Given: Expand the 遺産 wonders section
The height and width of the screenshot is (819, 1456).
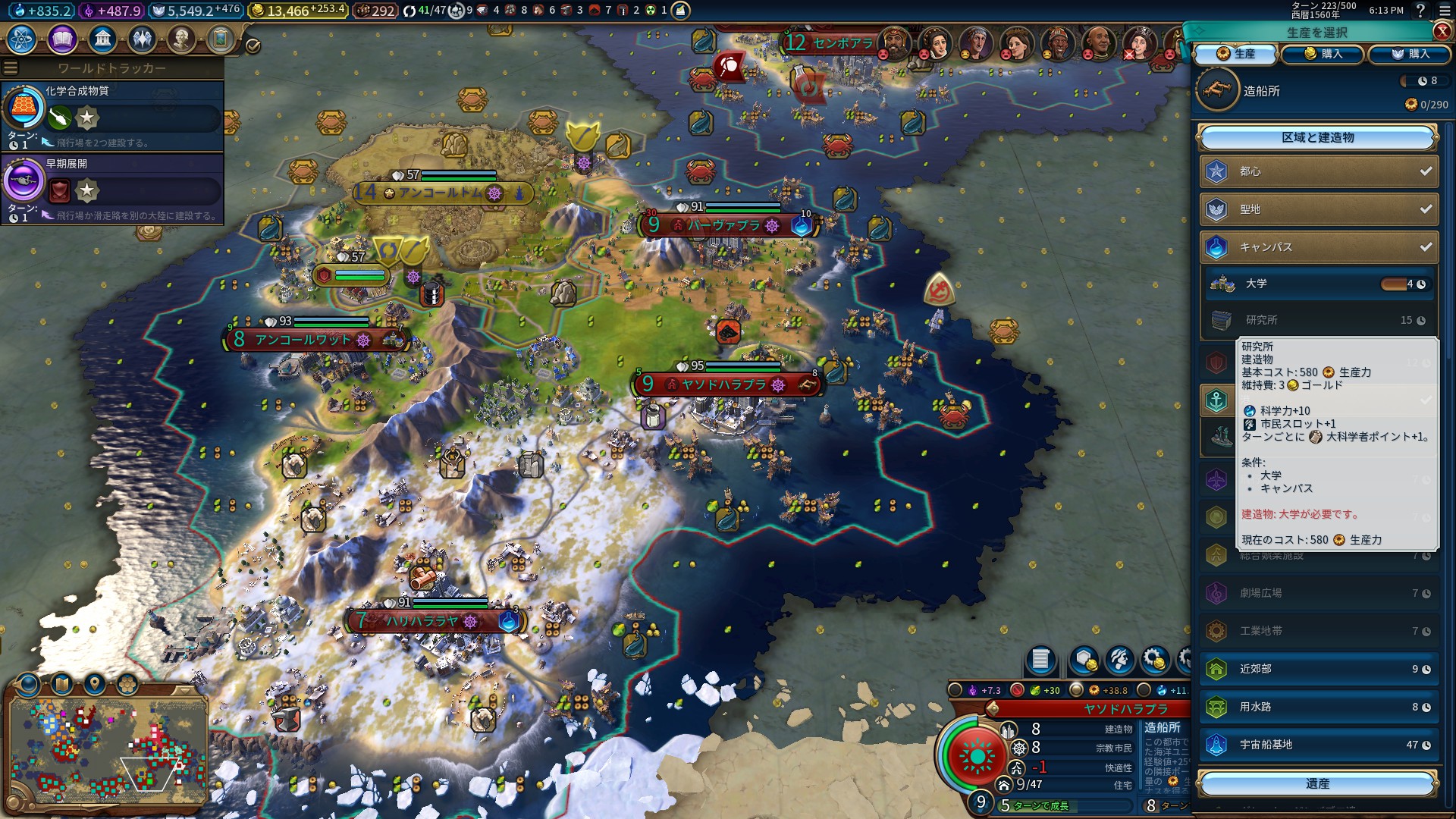Looking at the screenshot, I should (x=1317, y=783).
